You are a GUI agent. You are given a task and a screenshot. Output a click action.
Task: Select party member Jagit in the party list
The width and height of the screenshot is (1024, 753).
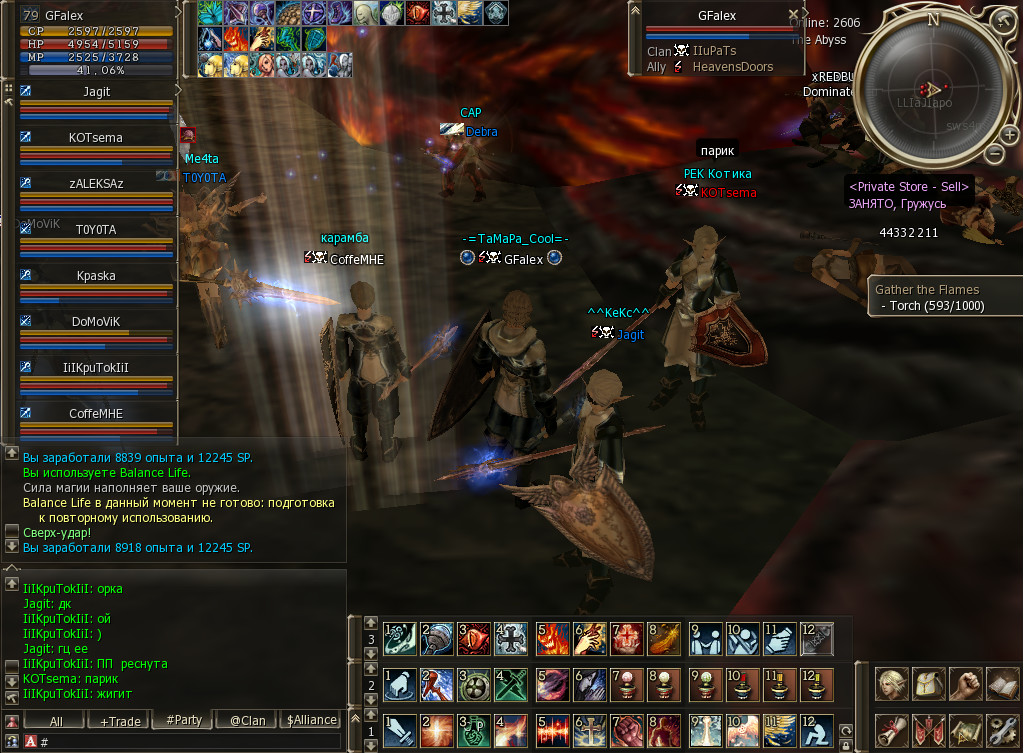point(97,91)
